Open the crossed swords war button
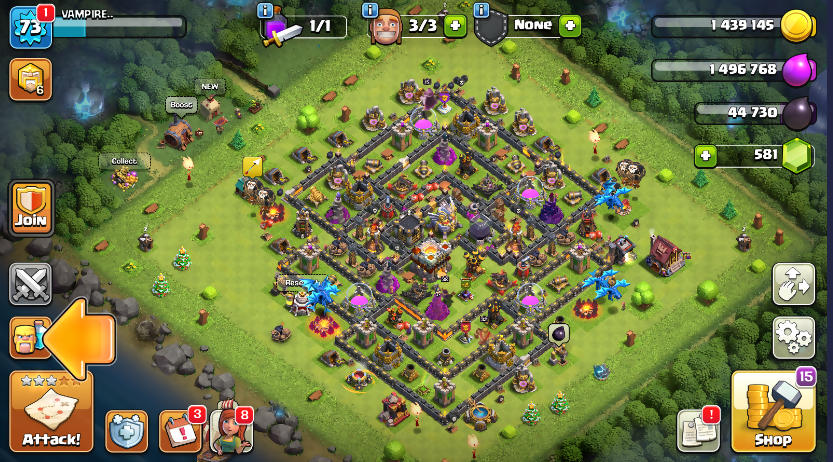This screenshot has width=833, height=462. 30,283
